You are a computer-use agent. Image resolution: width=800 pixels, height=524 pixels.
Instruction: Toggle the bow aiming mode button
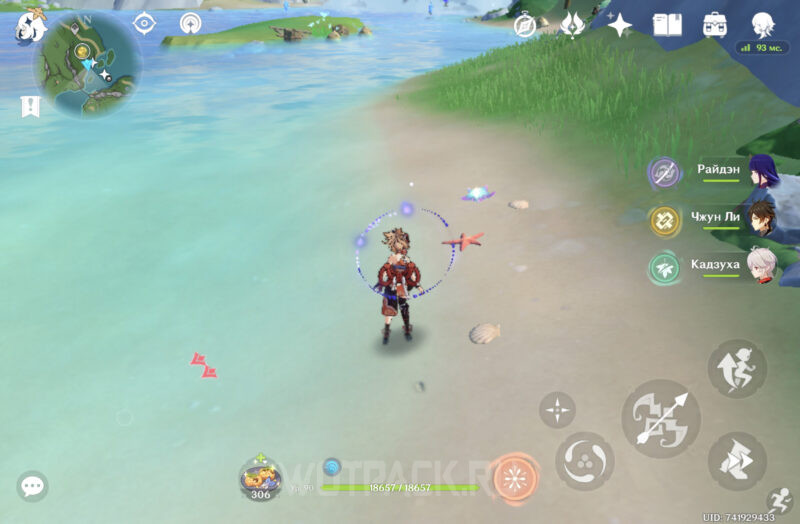(x=557, y=409)
